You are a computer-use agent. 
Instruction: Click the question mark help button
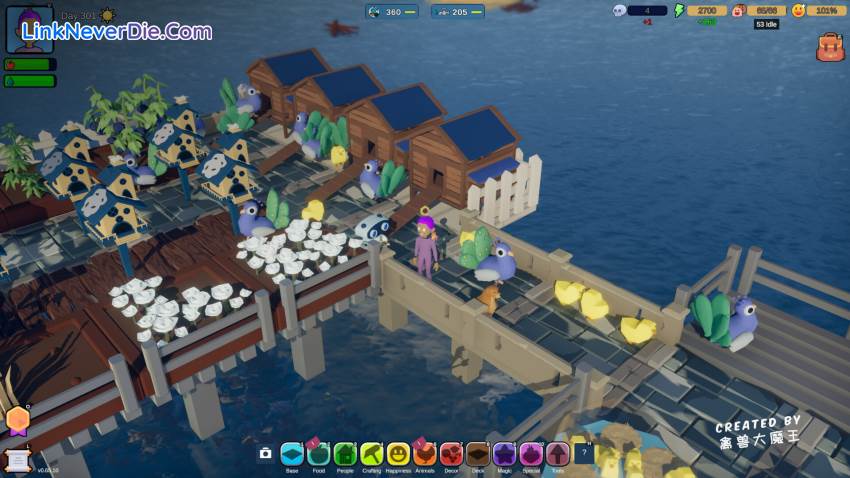[x=583, y=453]
